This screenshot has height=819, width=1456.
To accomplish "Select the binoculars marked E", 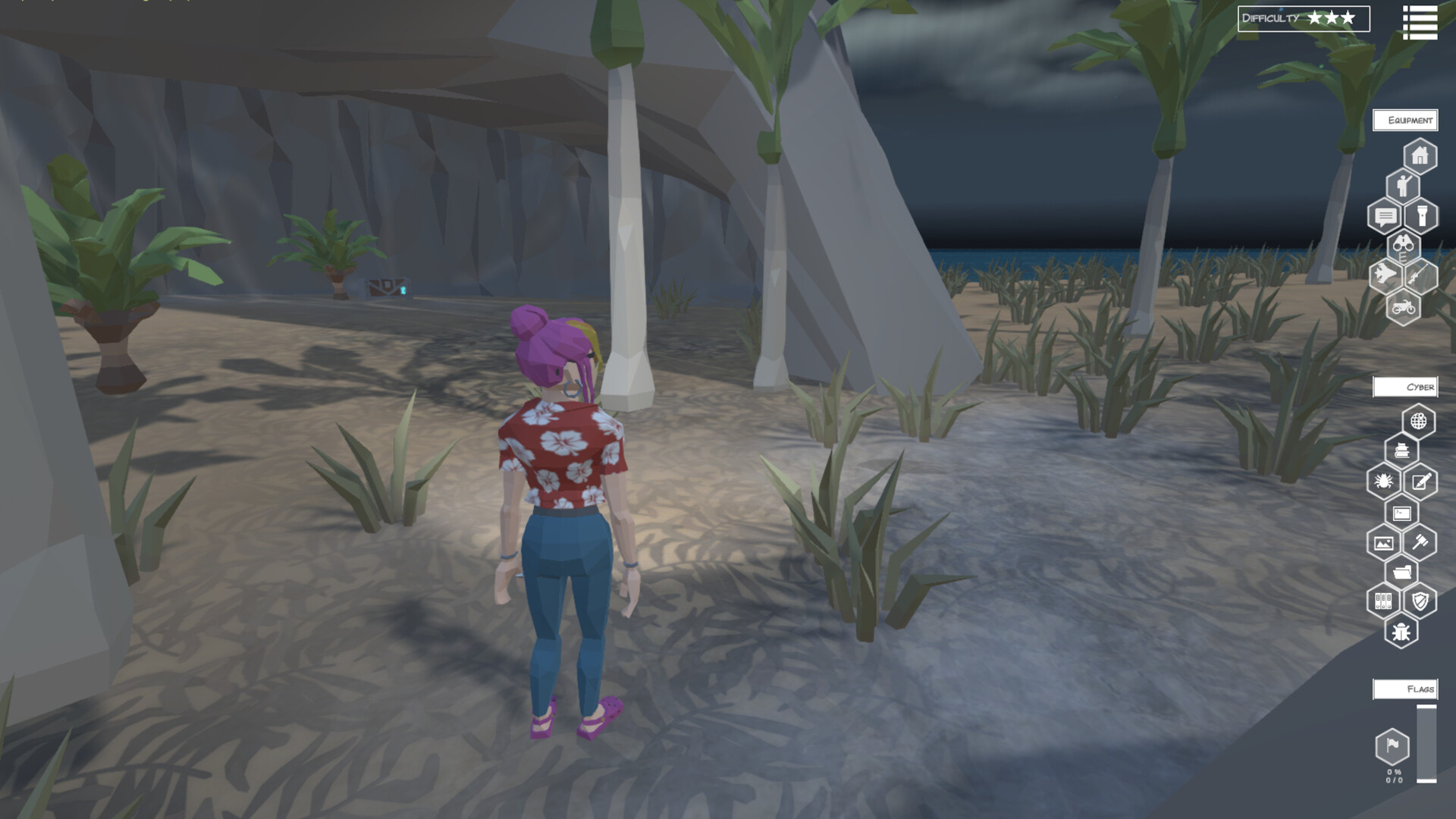I will [x=1404, y=247].
